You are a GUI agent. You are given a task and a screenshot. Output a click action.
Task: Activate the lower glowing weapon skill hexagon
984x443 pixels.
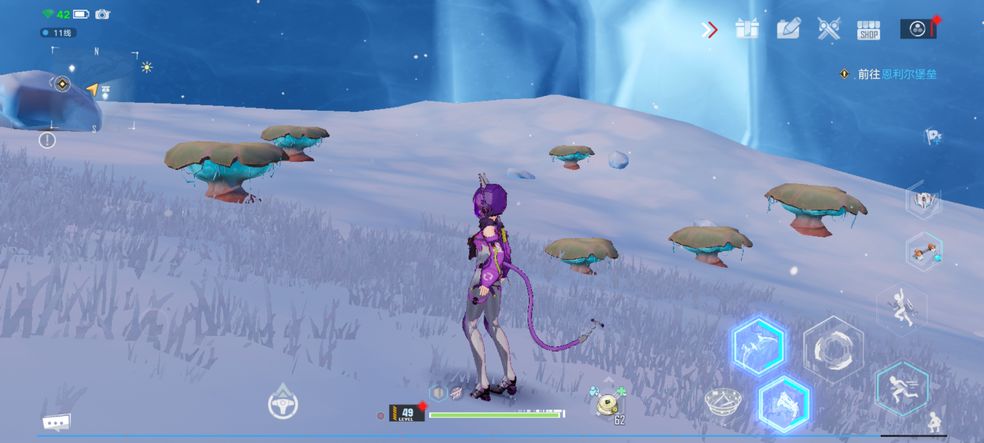pos(783,403)
